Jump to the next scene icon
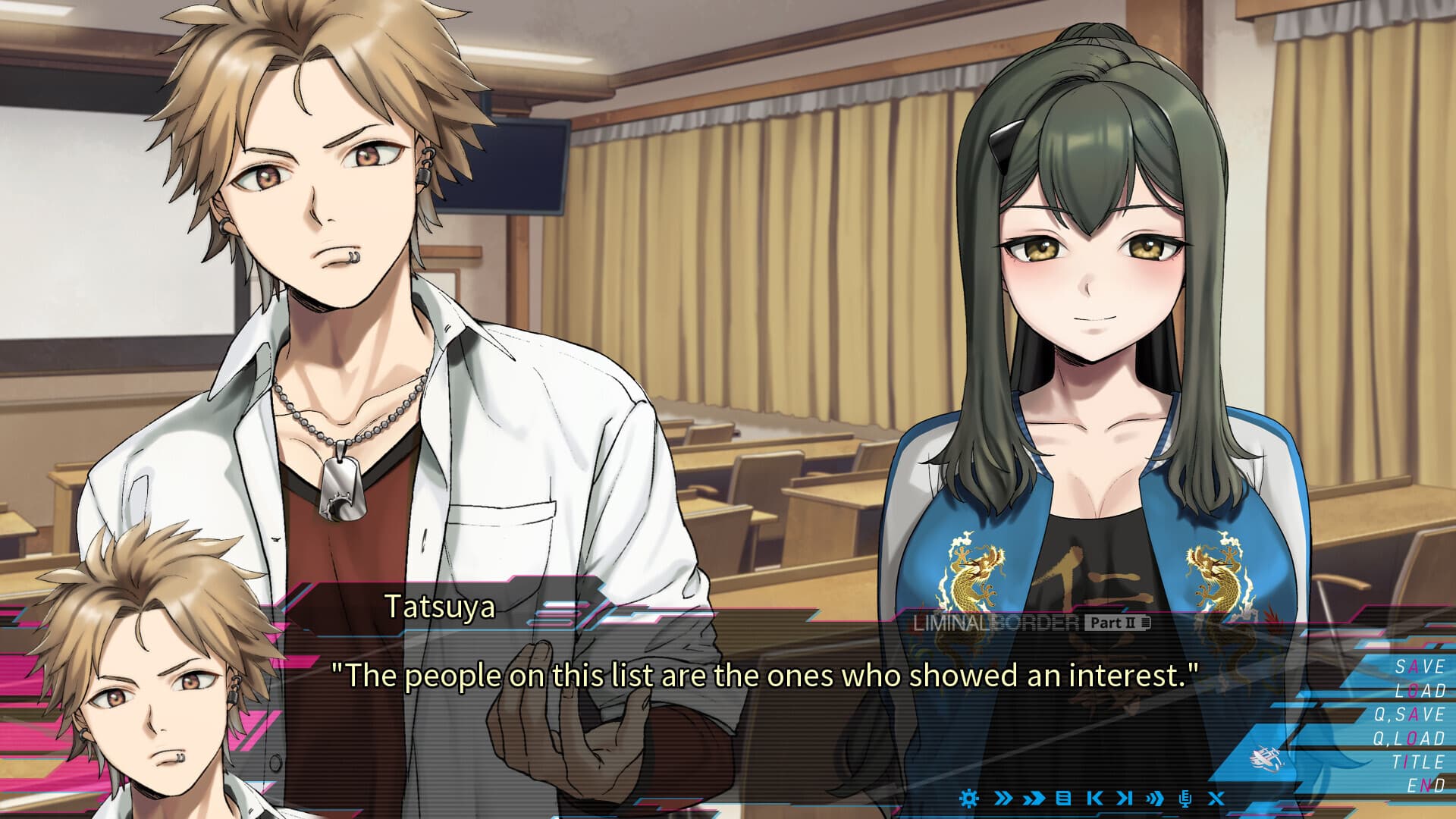 (1125, 798)
